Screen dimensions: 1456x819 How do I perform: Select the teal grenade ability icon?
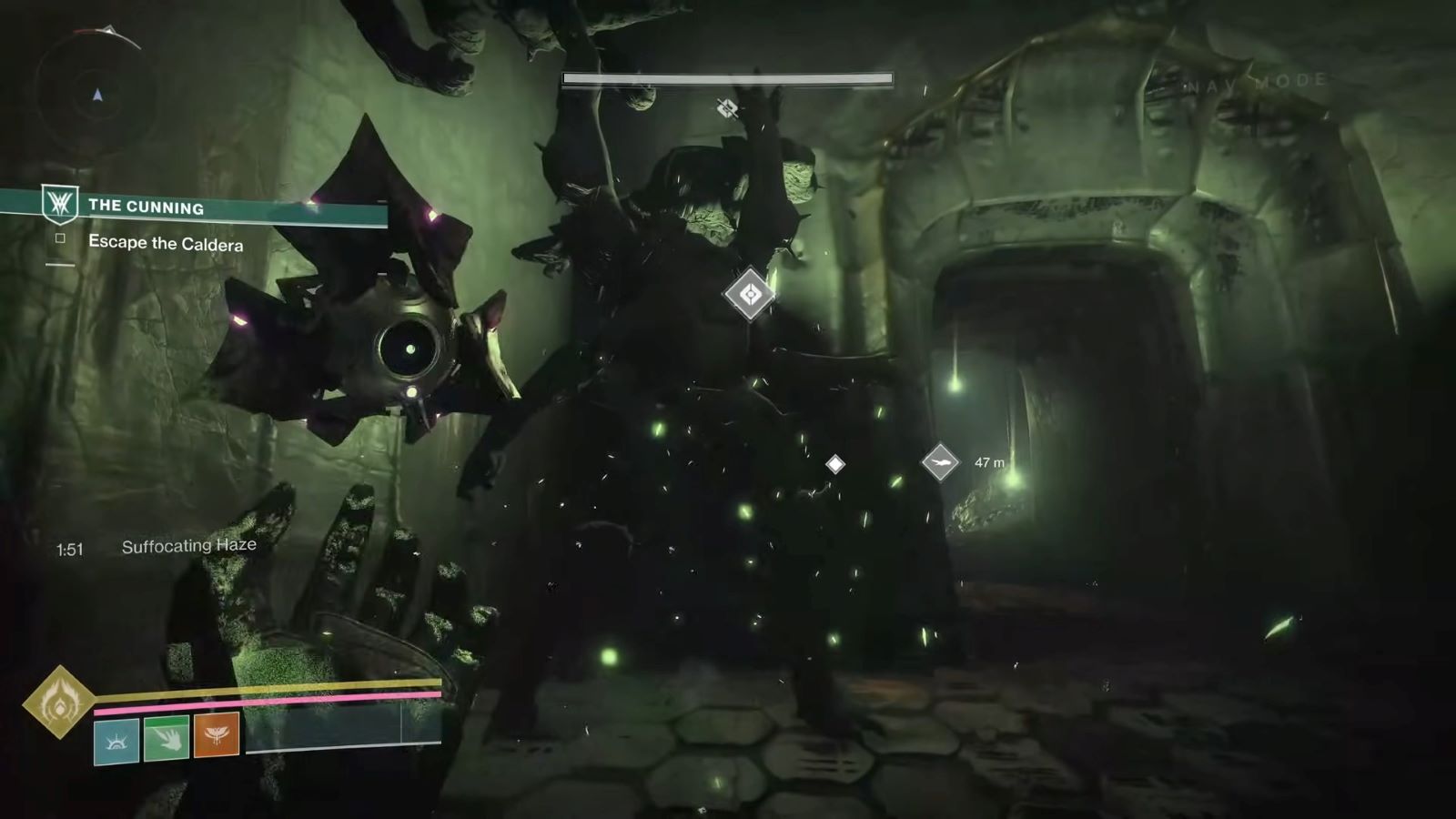tap(116, 739)
